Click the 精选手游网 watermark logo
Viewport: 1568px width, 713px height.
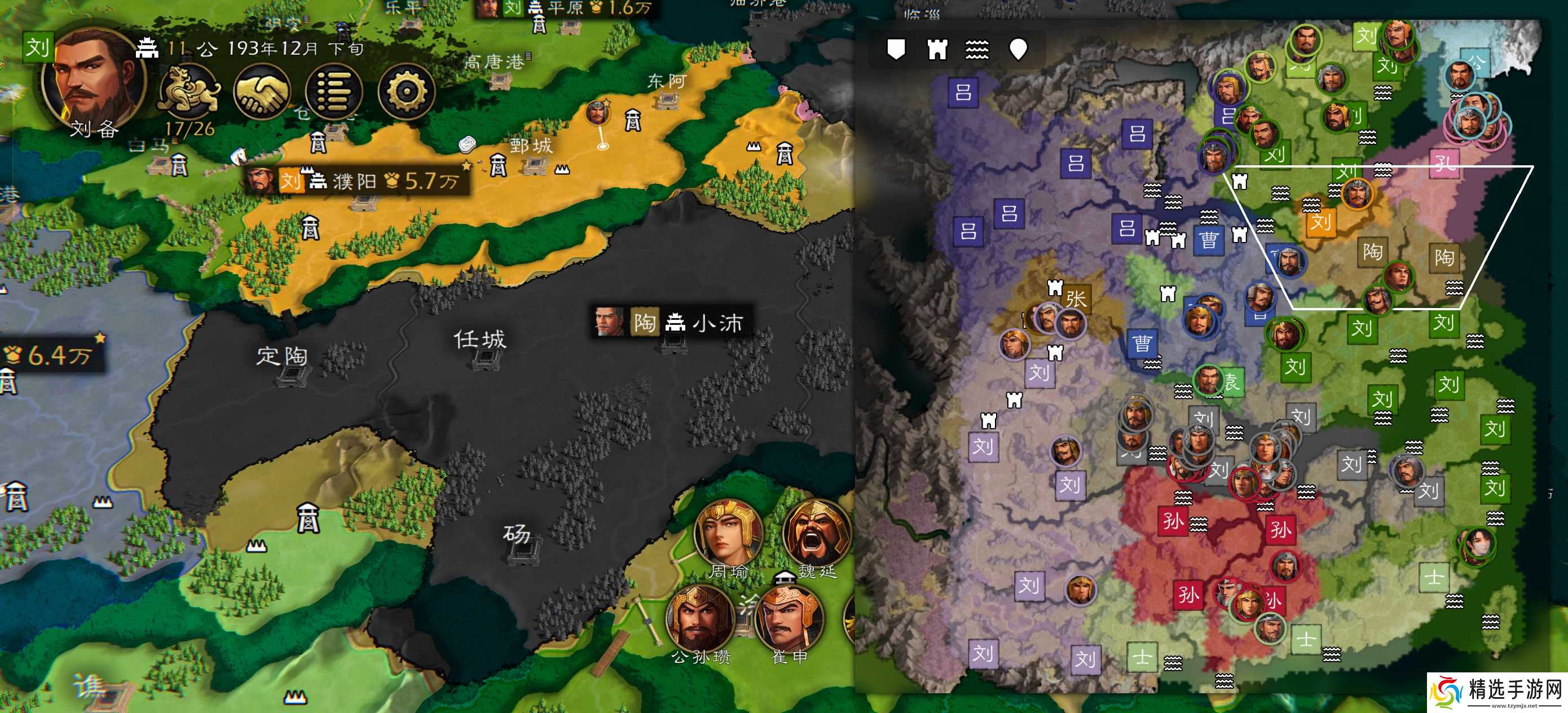pos(1497,692)
